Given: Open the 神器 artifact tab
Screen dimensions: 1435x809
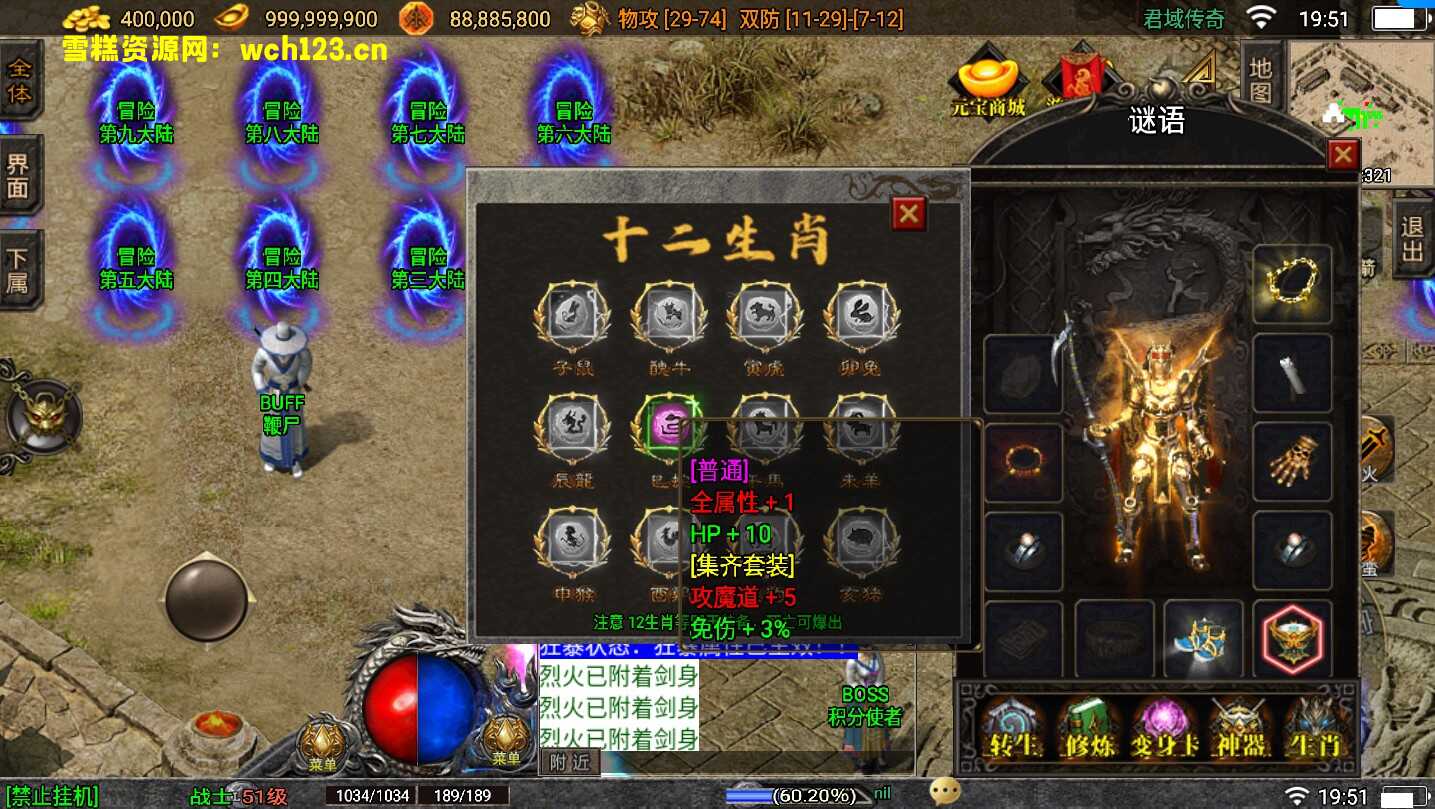Looking at the screenshot, I should pyautogui.click(x=1240, y=727).
